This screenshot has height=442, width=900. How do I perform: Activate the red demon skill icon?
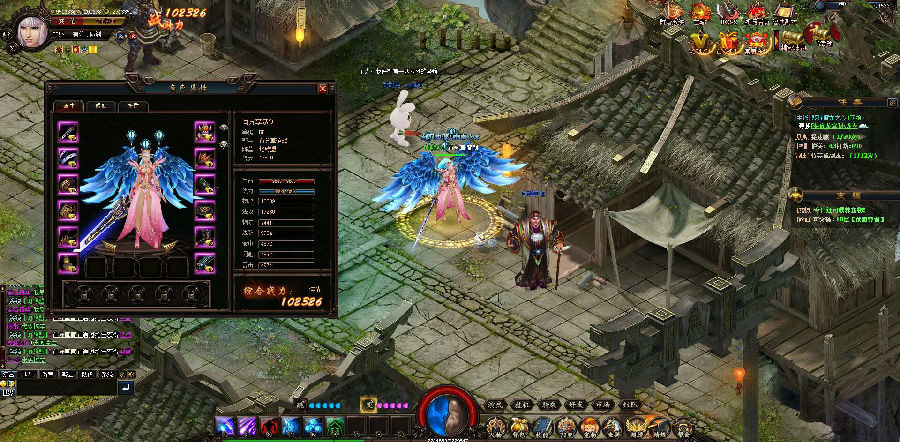[269, 427]
